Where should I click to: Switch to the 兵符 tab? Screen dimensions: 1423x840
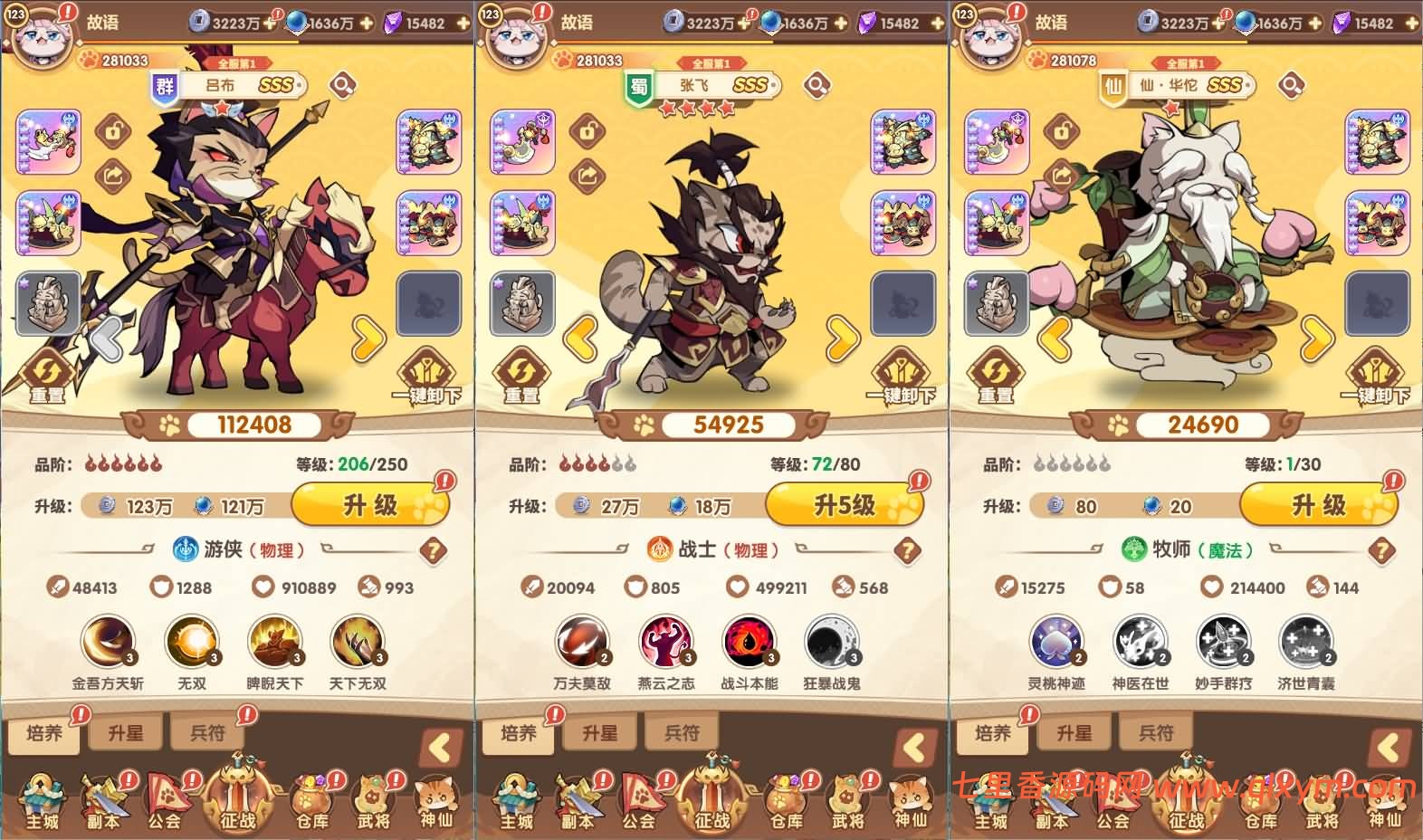pos(207,732)
